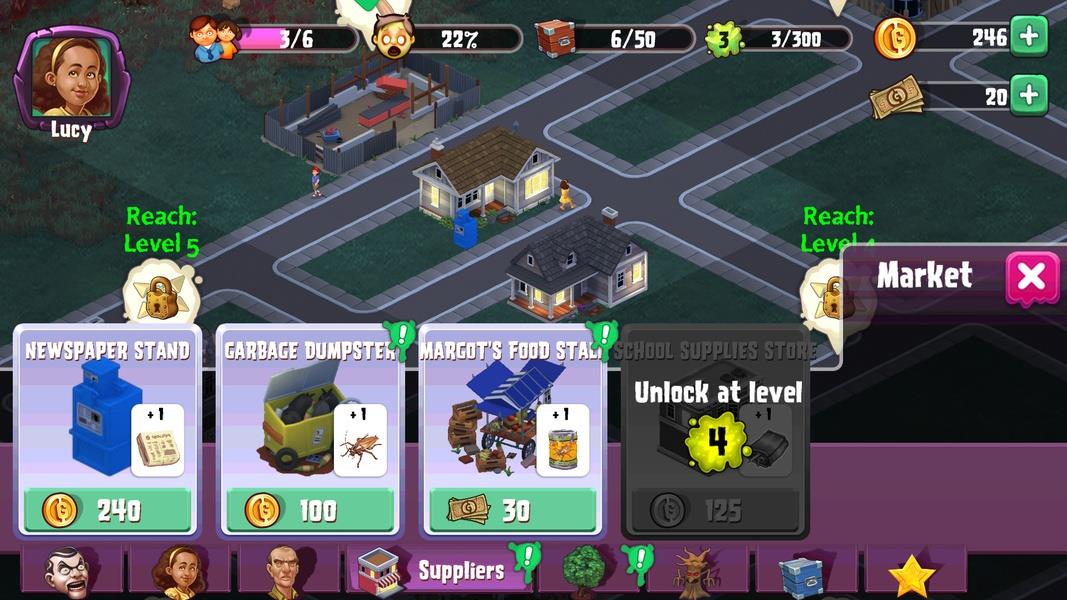Switch to the gold star tab
The image size is (1067, 600).
coord(911,574)
